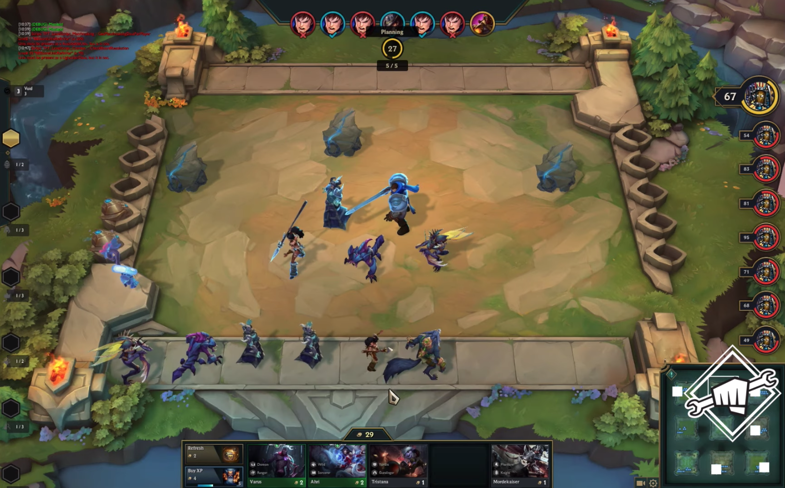The height and width of the screenshot is (488, 785).
Task: Buy the Mordekaiser shop card
Action: [520, 465]
